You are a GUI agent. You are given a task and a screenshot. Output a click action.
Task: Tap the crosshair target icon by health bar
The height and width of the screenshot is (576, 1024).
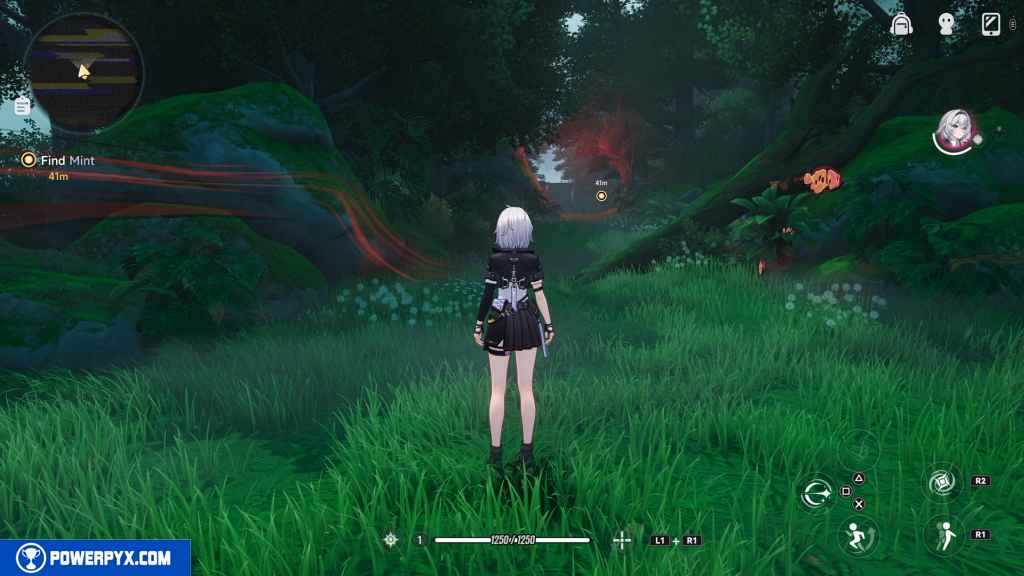pyautogui.click(x=391, y=540)
